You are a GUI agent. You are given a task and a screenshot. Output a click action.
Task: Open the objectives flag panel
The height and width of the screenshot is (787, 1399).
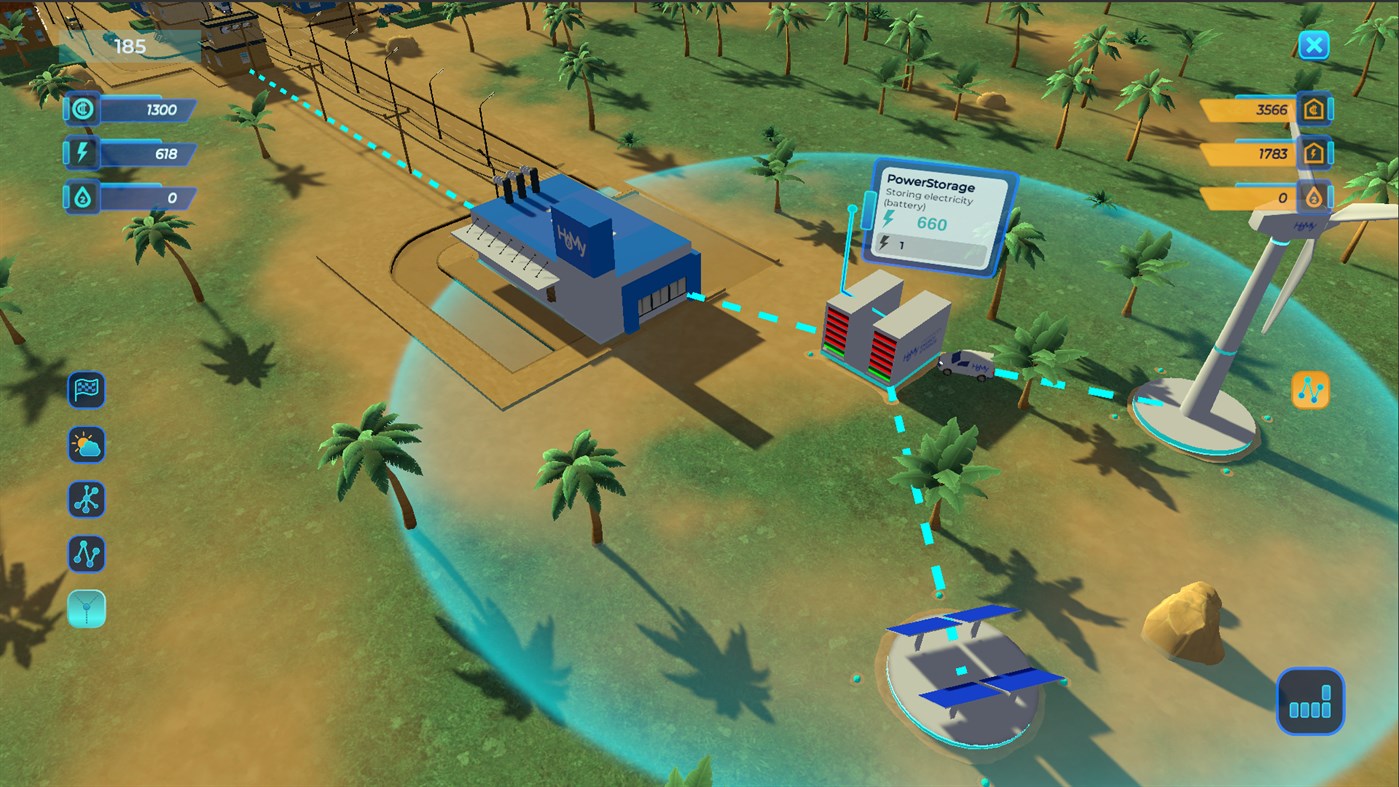(85, 390)
